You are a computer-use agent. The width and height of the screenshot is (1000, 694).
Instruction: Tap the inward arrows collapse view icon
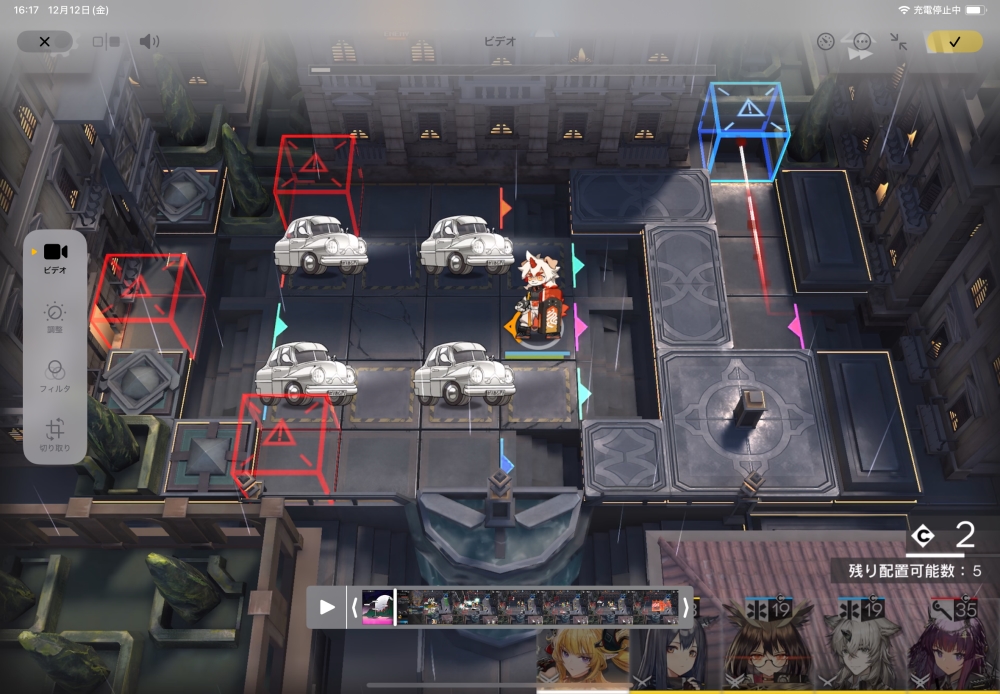pyautogui.click(x=898, y=42)
